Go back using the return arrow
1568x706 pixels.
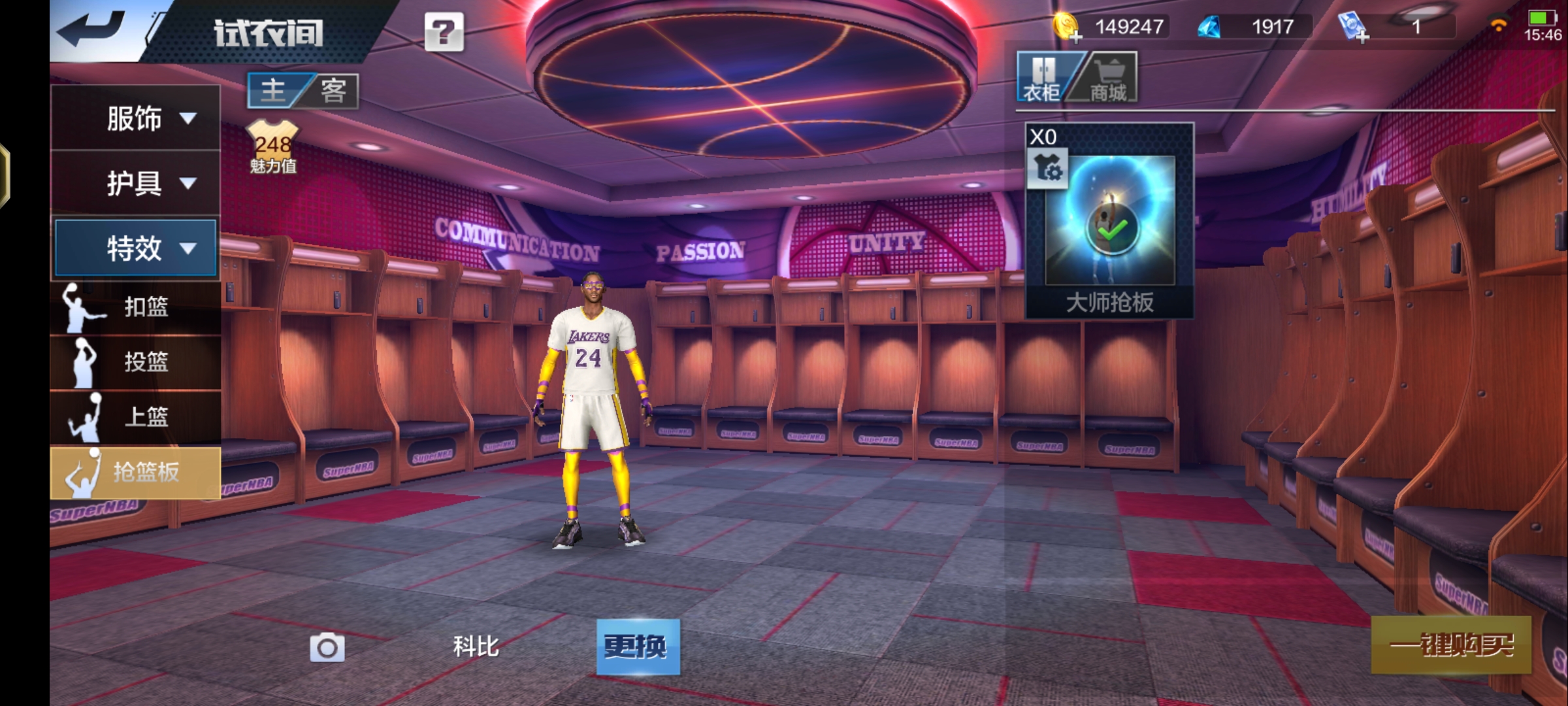click(91, 29)
